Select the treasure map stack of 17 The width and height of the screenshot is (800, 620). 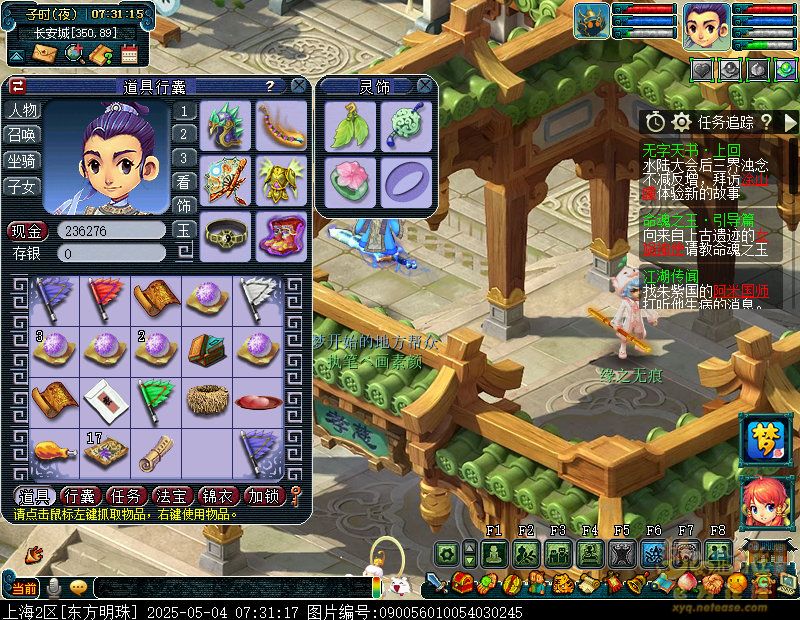[x=102, y=449]
